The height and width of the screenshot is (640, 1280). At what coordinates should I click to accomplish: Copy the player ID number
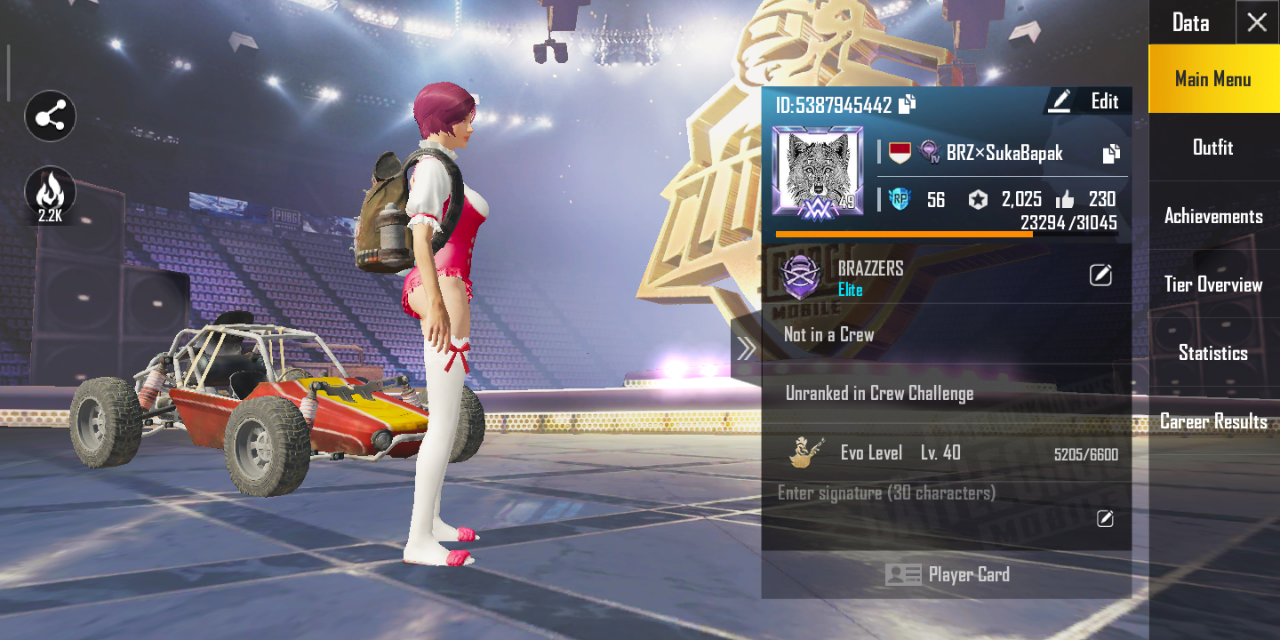click(907, 104)
